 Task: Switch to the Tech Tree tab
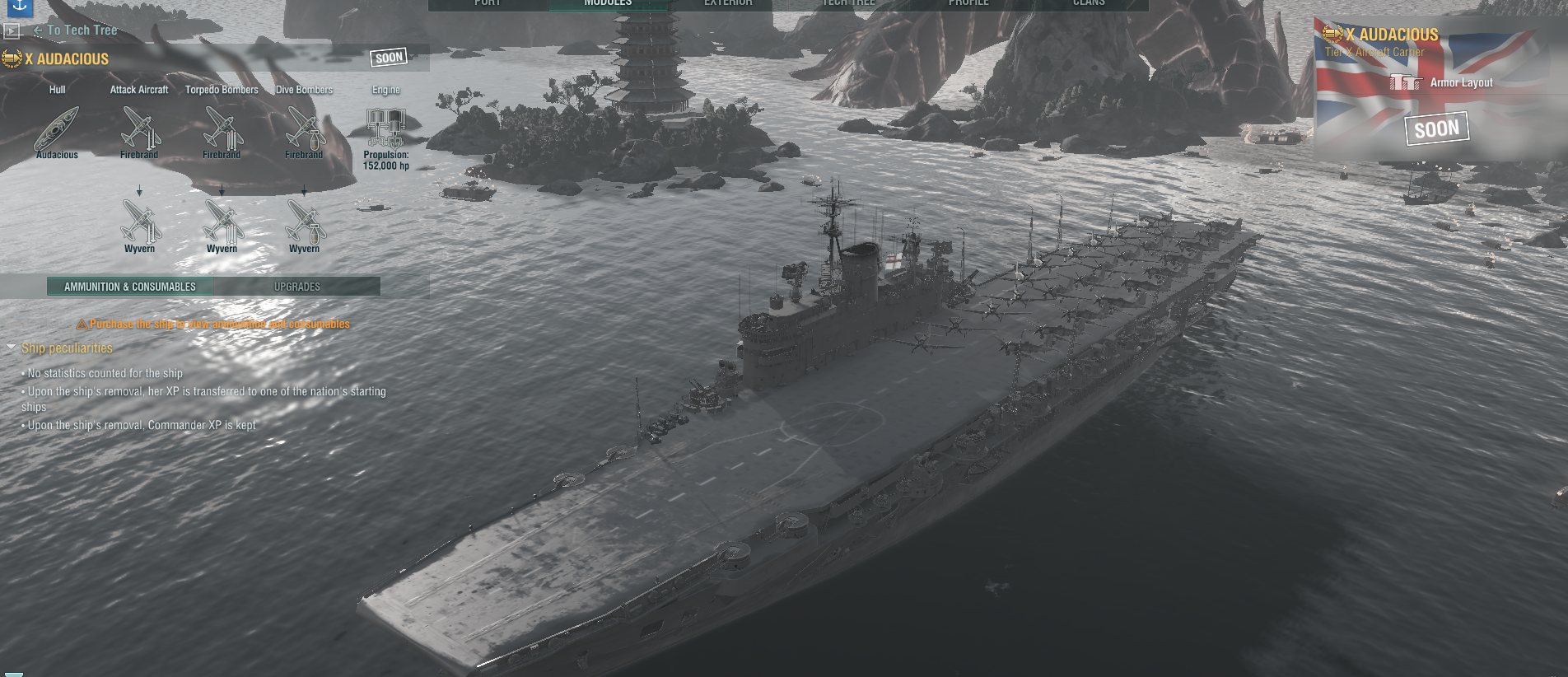click(848, 3)
